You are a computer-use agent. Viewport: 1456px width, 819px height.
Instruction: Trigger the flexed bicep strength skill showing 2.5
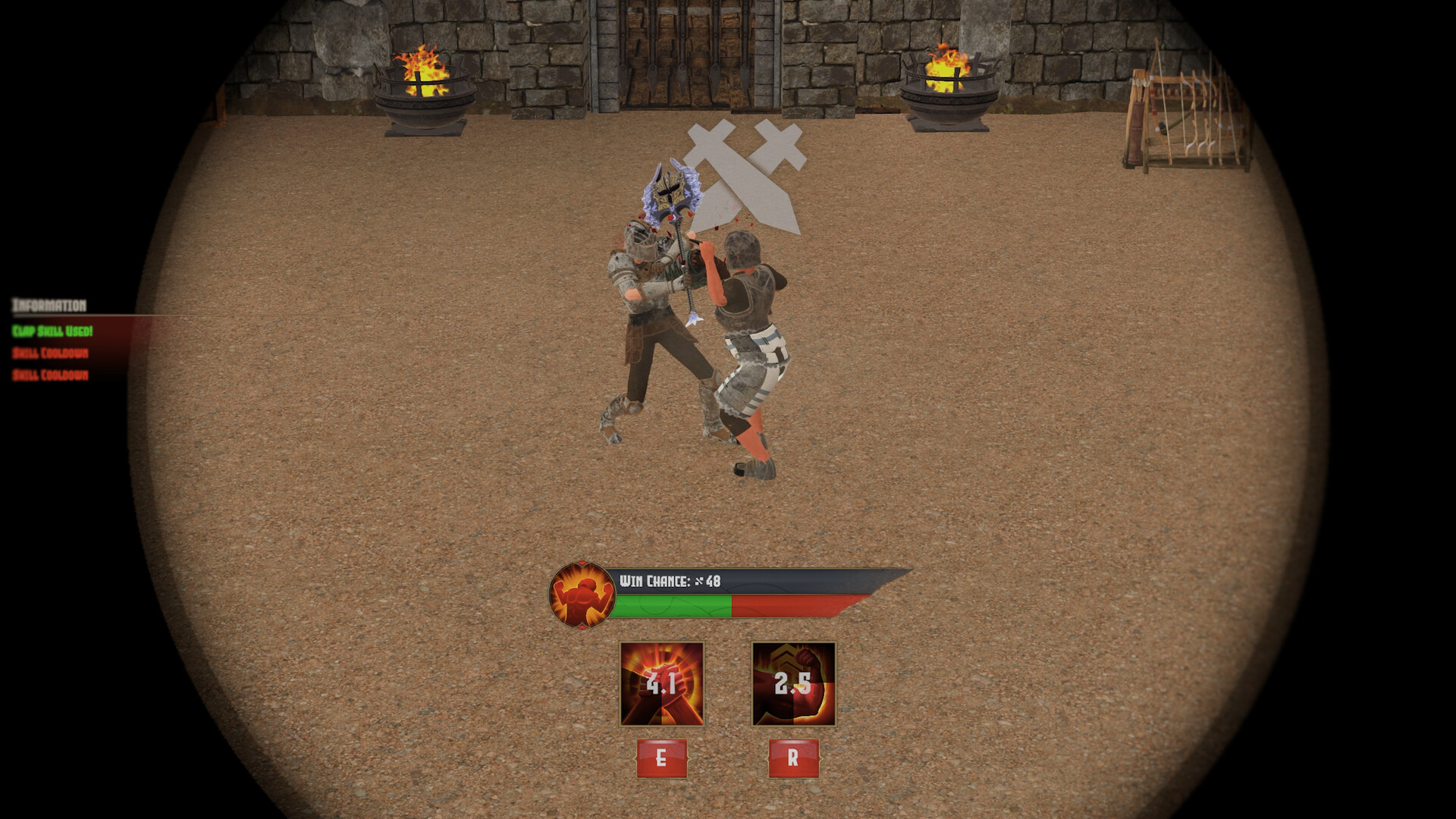tap(792, 682)
